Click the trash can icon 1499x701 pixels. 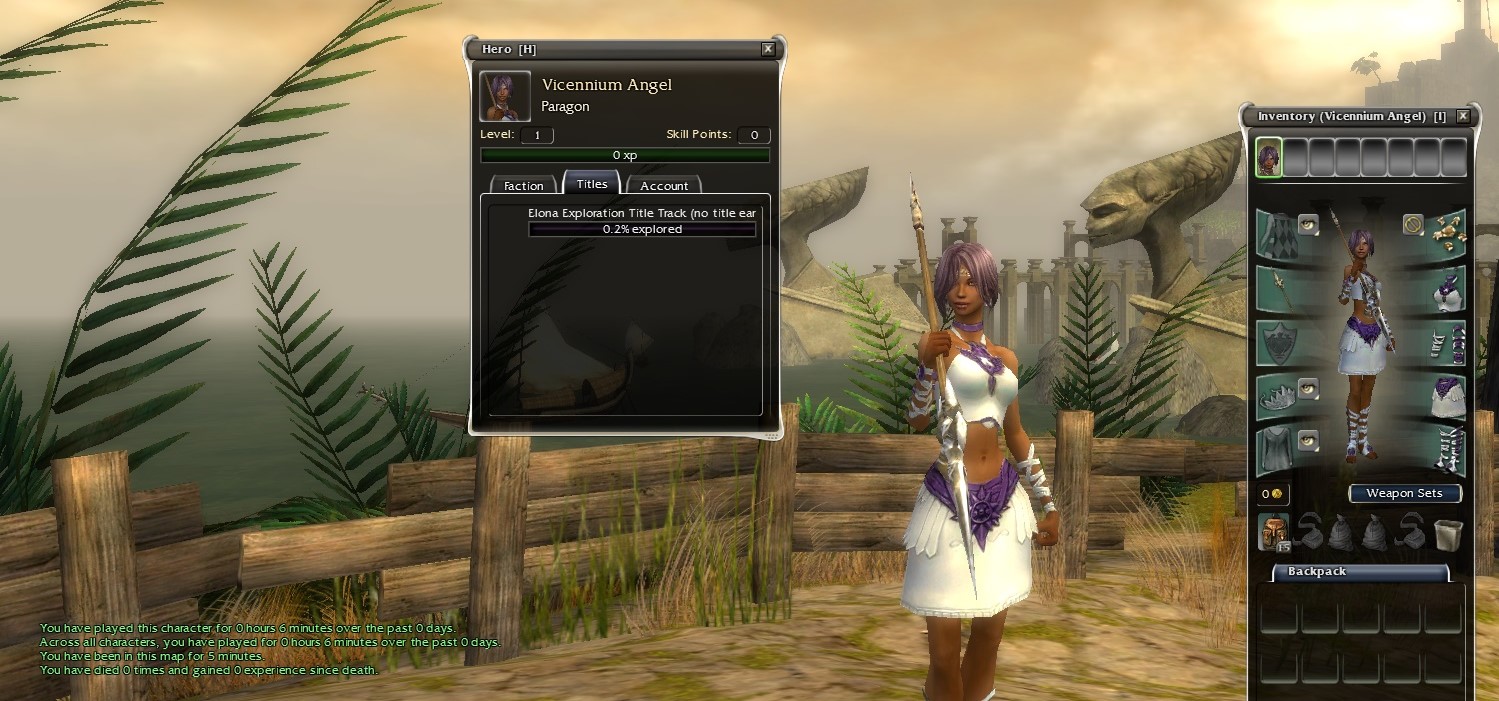tap(1447, 534)
